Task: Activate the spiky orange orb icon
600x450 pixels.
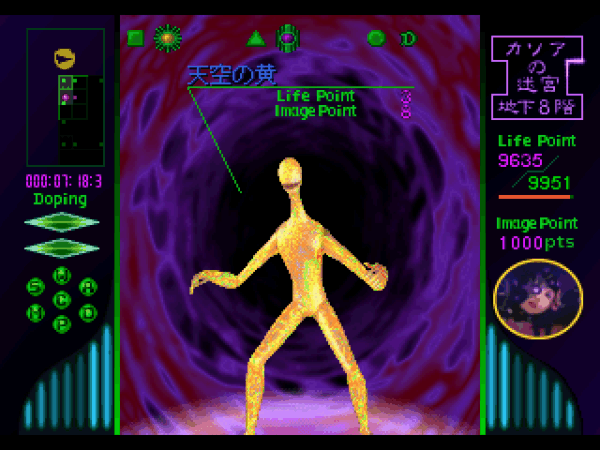Action: click(x=167, y=38)
